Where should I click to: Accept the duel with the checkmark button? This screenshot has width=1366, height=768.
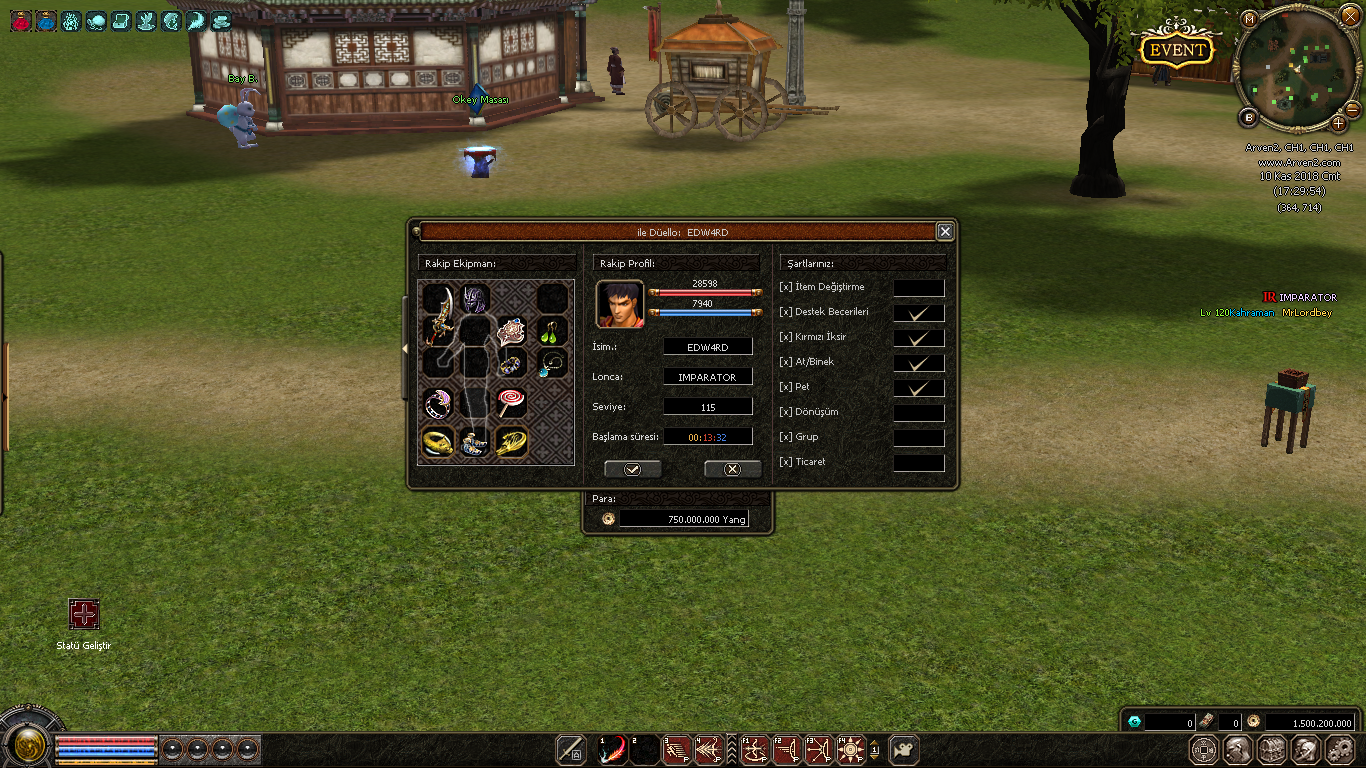coord(632,469)
